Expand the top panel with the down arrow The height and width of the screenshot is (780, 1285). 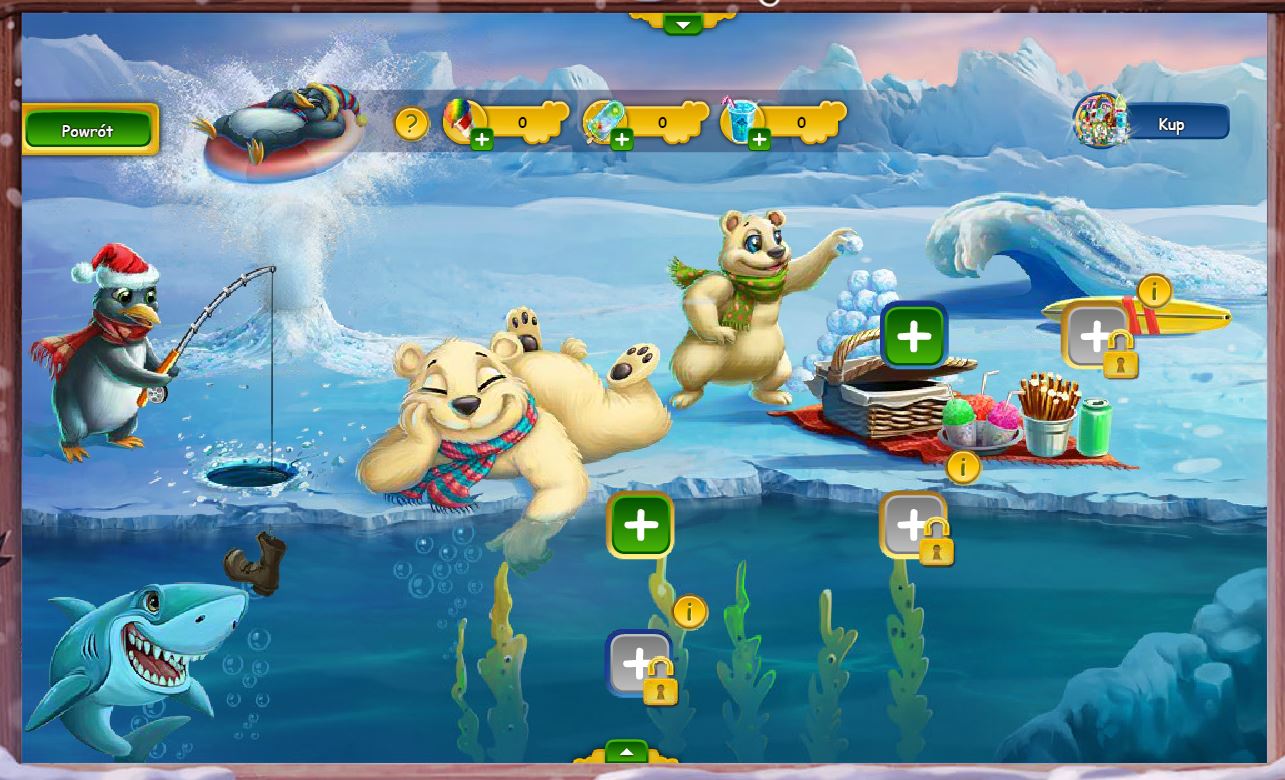coord(683,23)
